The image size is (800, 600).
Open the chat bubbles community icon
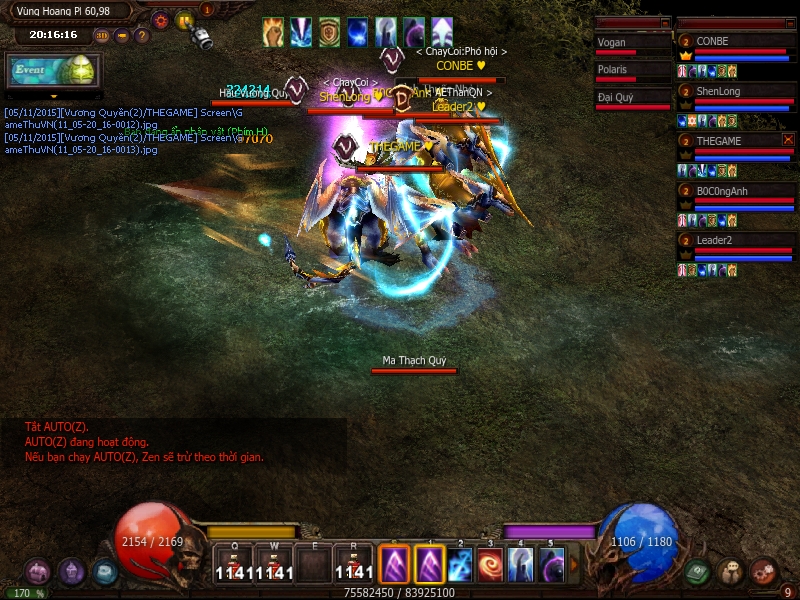click(731, 572)
